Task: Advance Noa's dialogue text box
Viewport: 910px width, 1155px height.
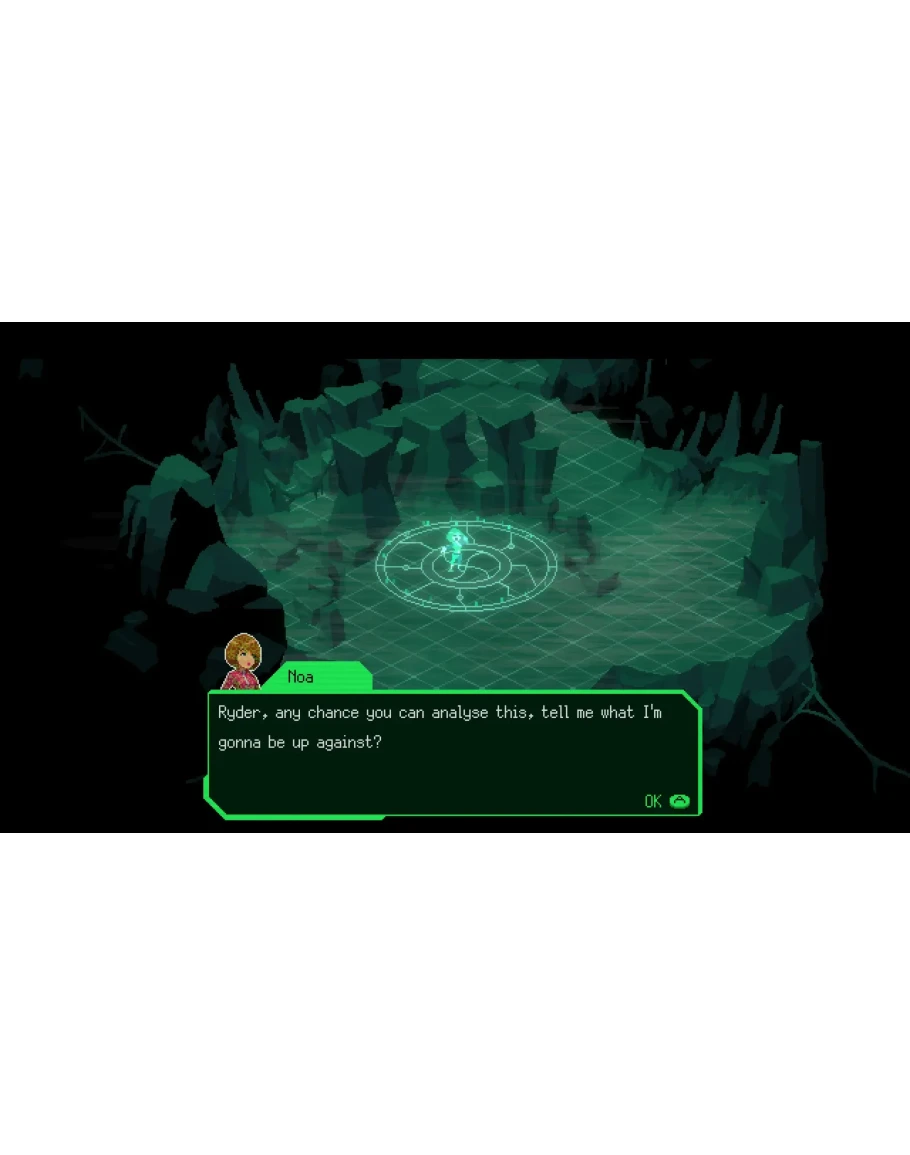Action: click(667, 801)
